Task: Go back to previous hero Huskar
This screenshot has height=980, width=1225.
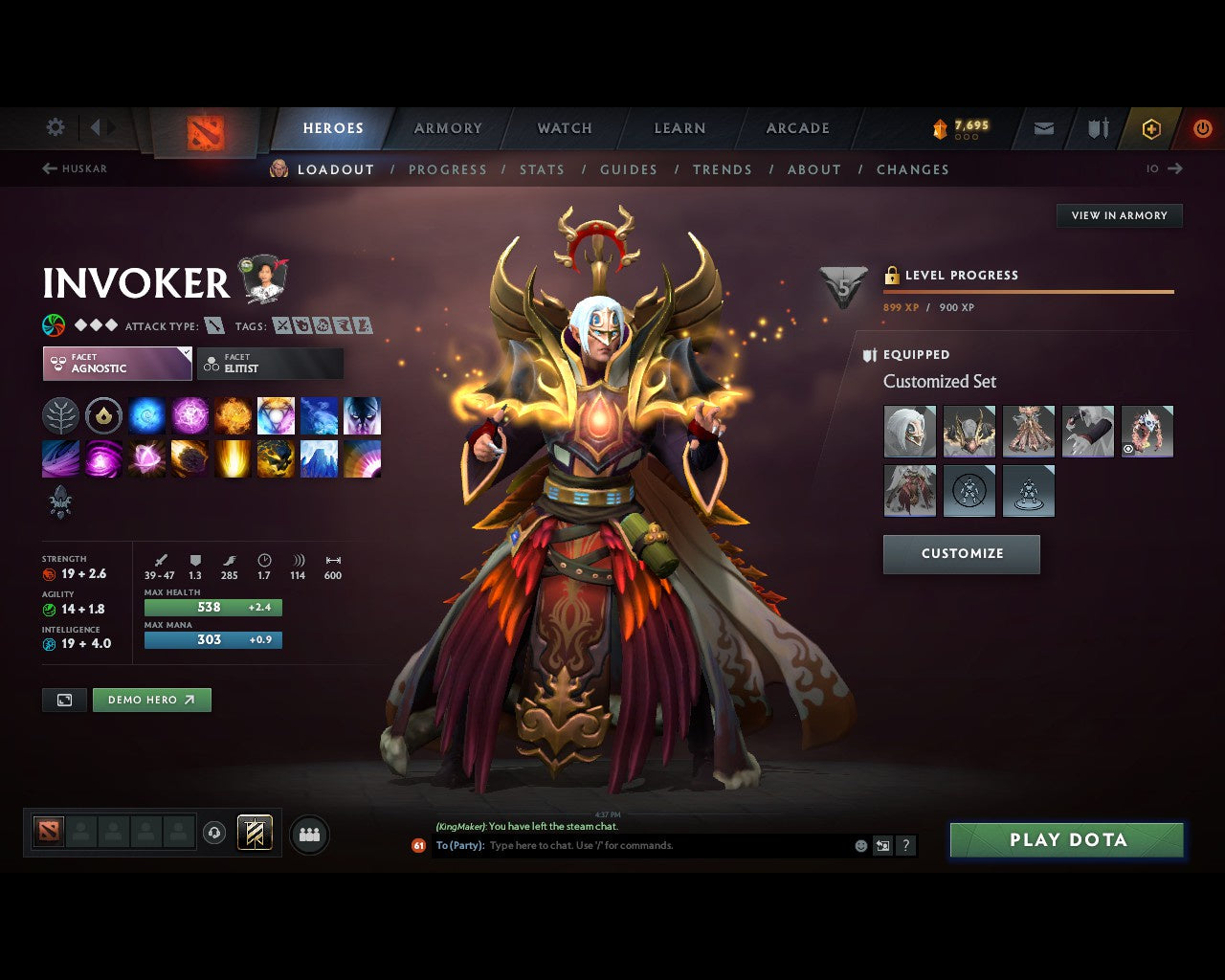Action: [x=75, y=168]
